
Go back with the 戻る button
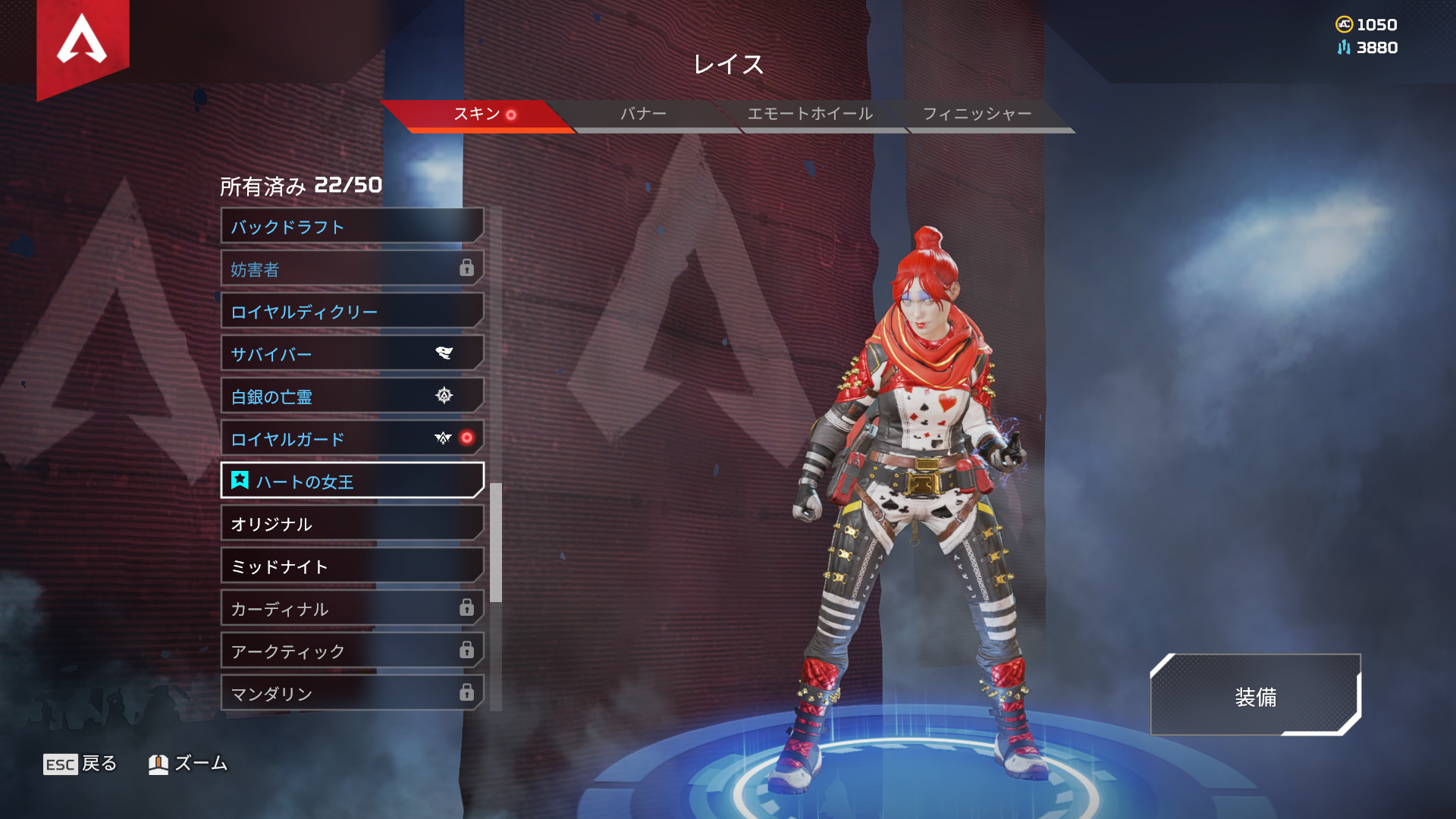[x=80, y=764]
